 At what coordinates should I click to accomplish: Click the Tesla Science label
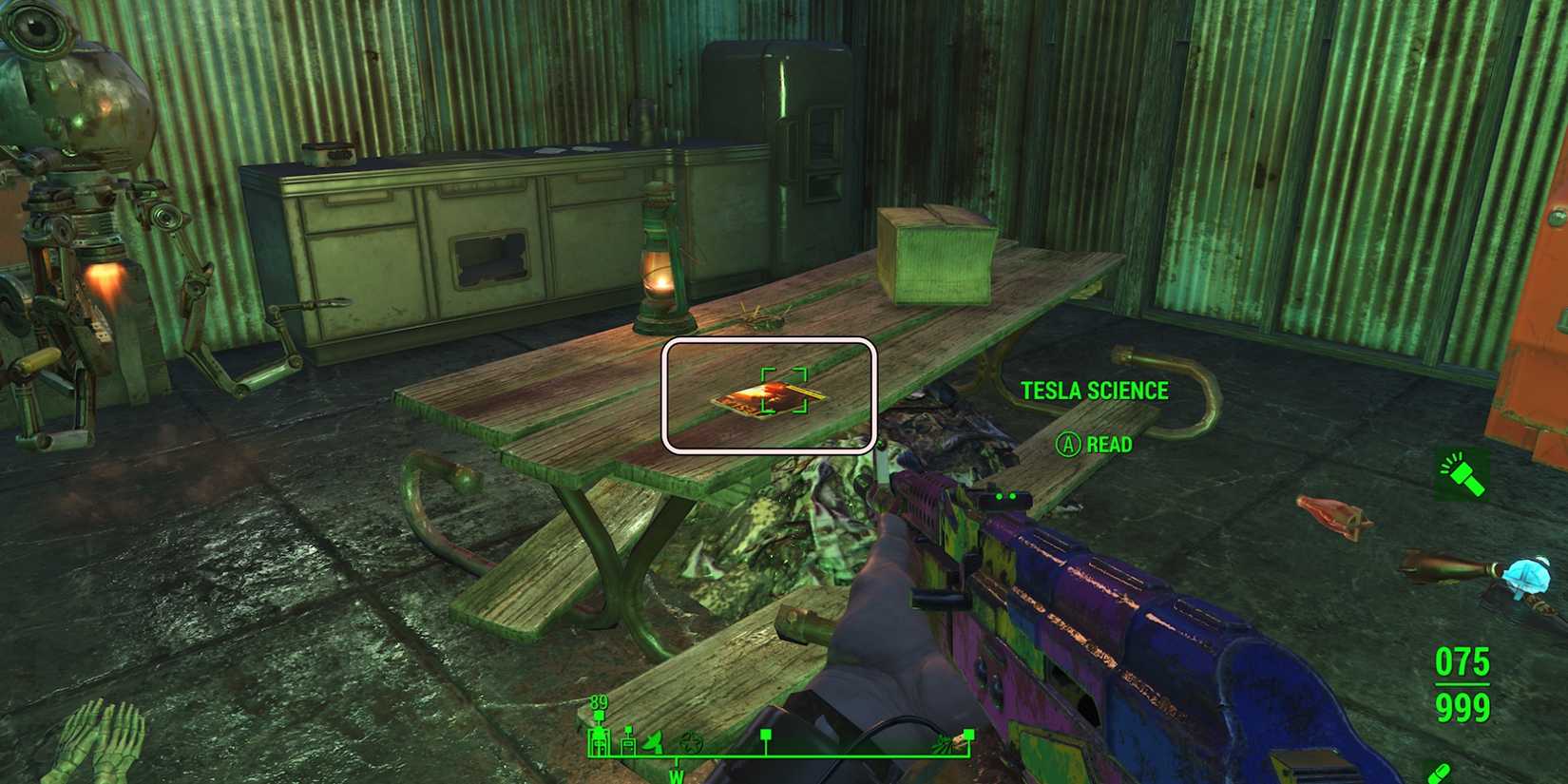point(1095,391)
